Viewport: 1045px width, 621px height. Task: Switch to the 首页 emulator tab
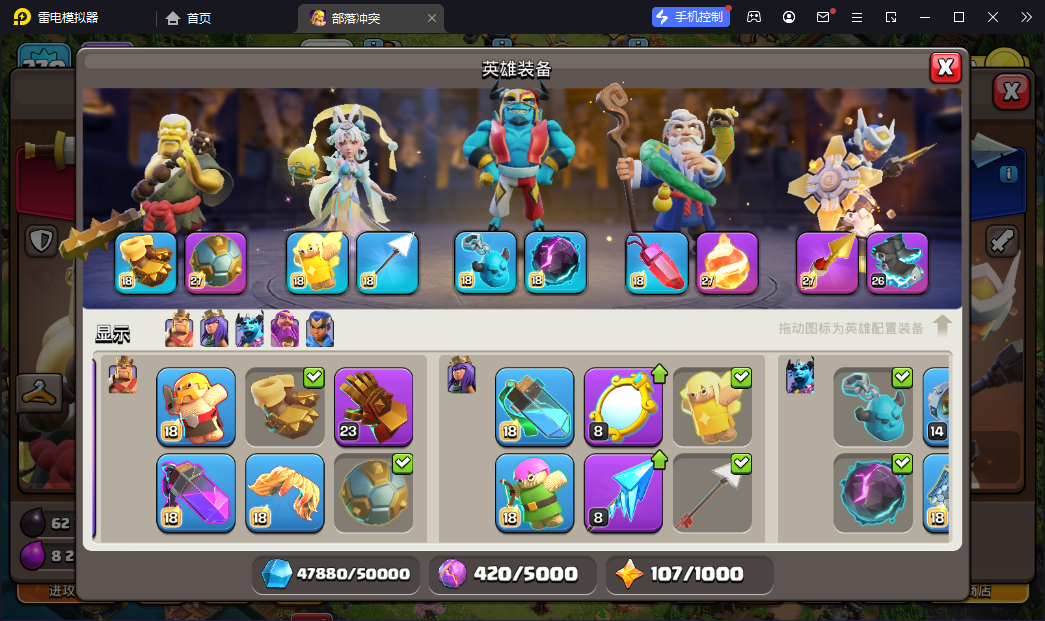click(189, 18)
